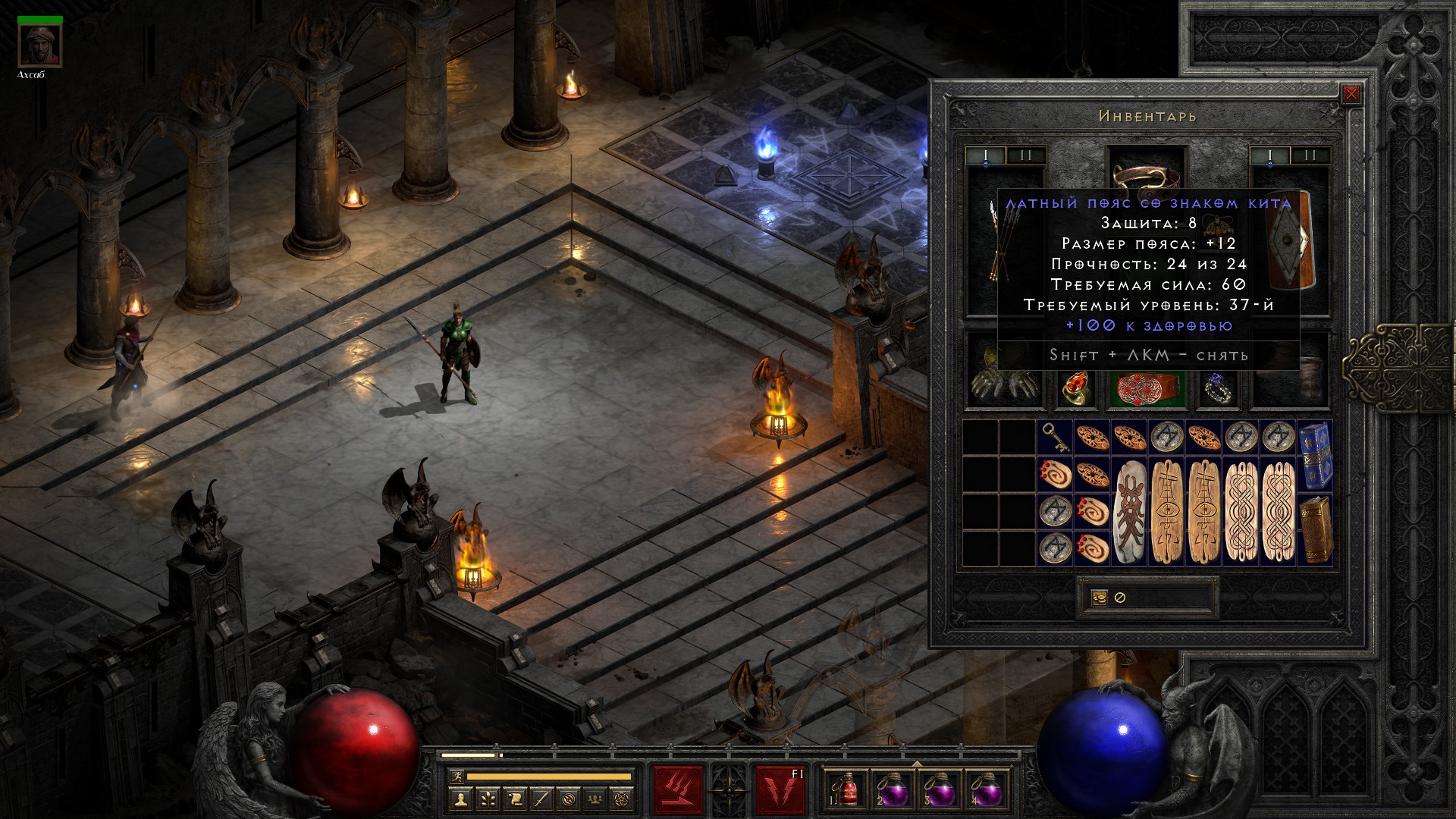Close the inventory window
The width and height of the screenshot is (1456, 819).
(1351, 94)
